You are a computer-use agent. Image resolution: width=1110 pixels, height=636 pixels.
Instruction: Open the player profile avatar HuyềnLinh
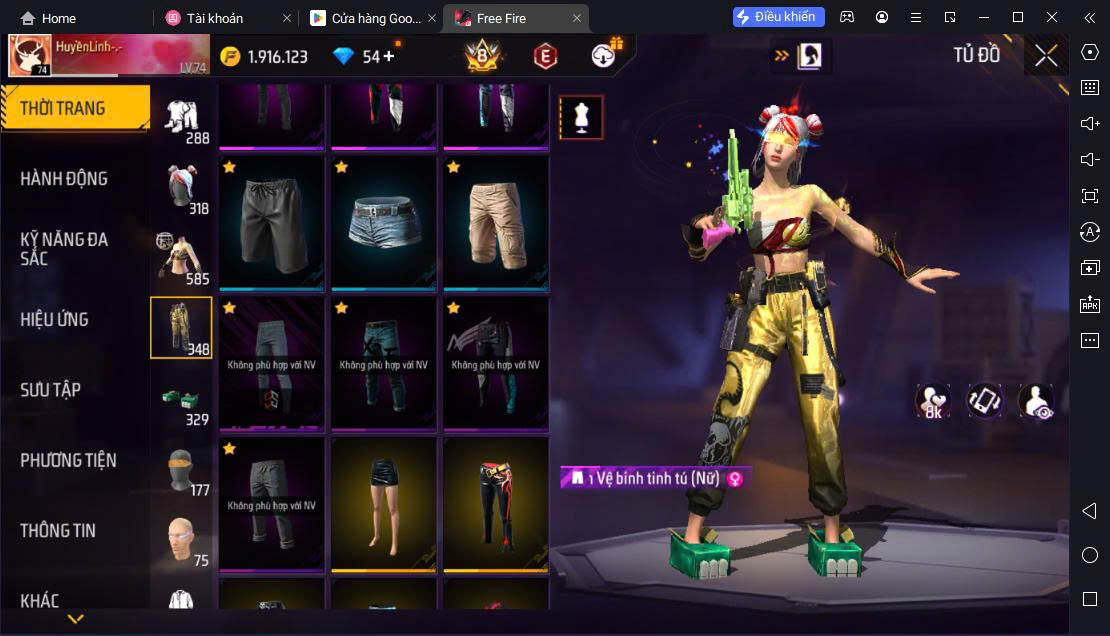(30, 56)
